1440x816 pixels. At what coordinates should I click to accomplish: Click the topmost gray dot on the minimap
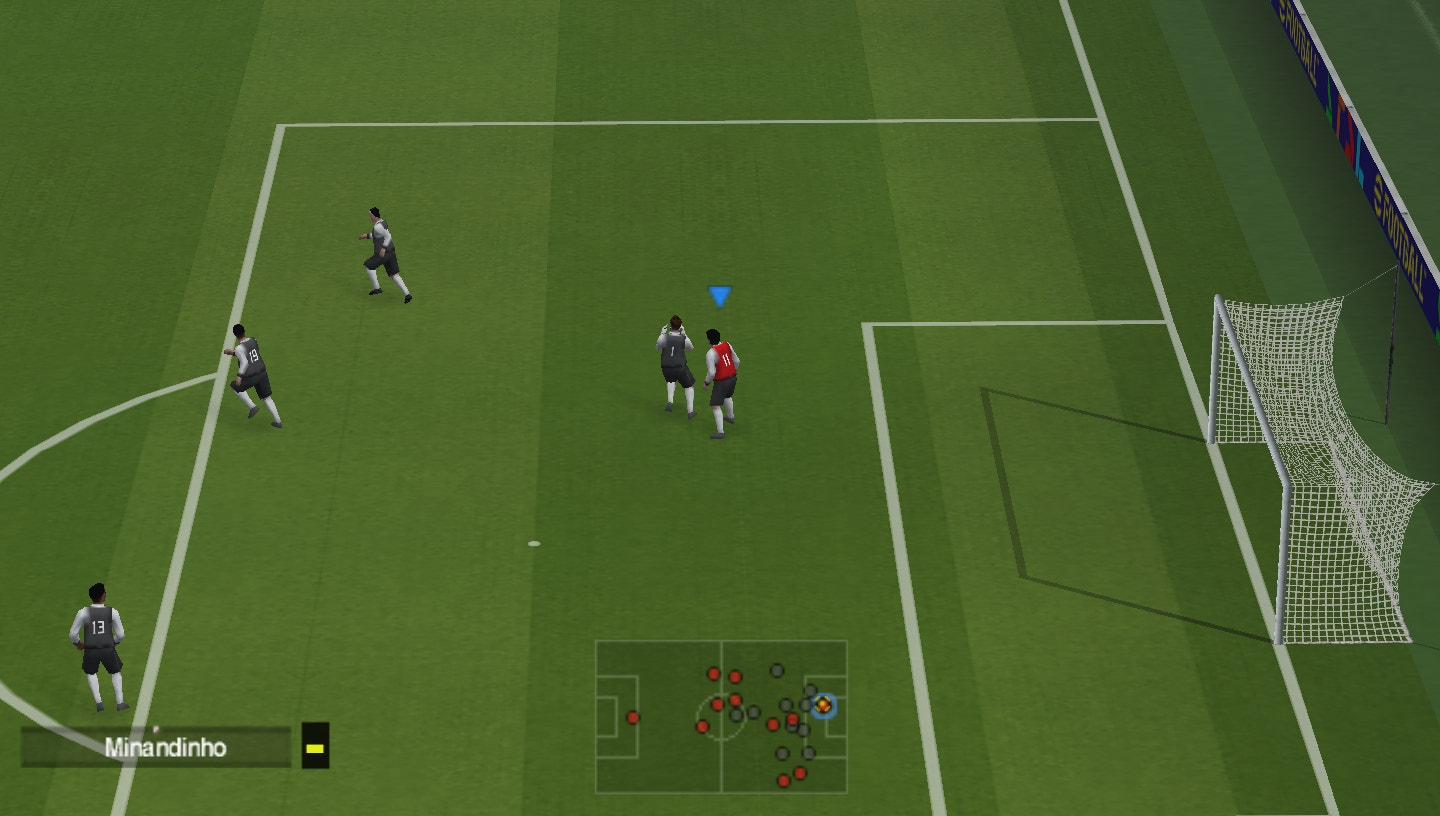(776, 670)
